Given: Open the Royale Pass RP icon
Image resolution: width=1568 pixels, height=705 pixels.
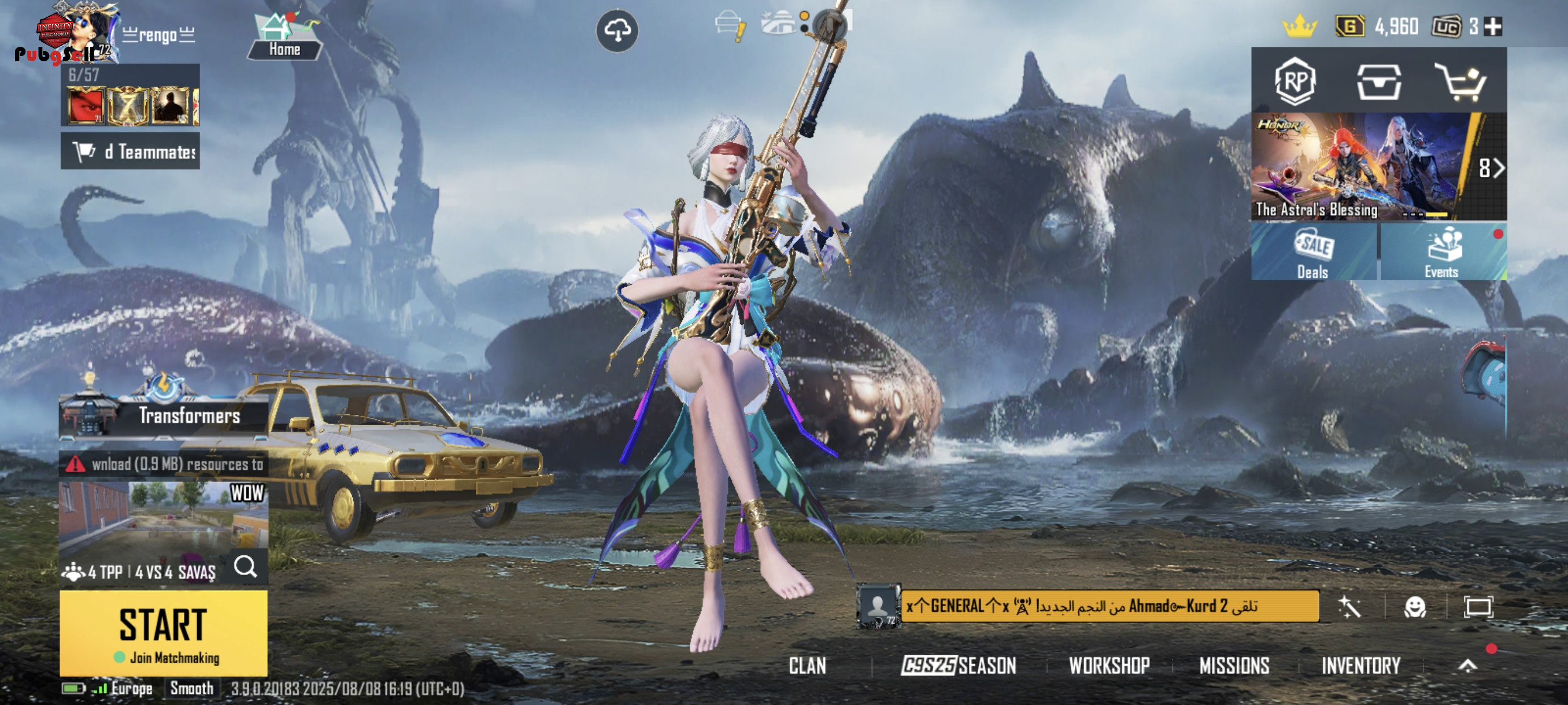Looking at the screenshot, I should (1295, 81).
